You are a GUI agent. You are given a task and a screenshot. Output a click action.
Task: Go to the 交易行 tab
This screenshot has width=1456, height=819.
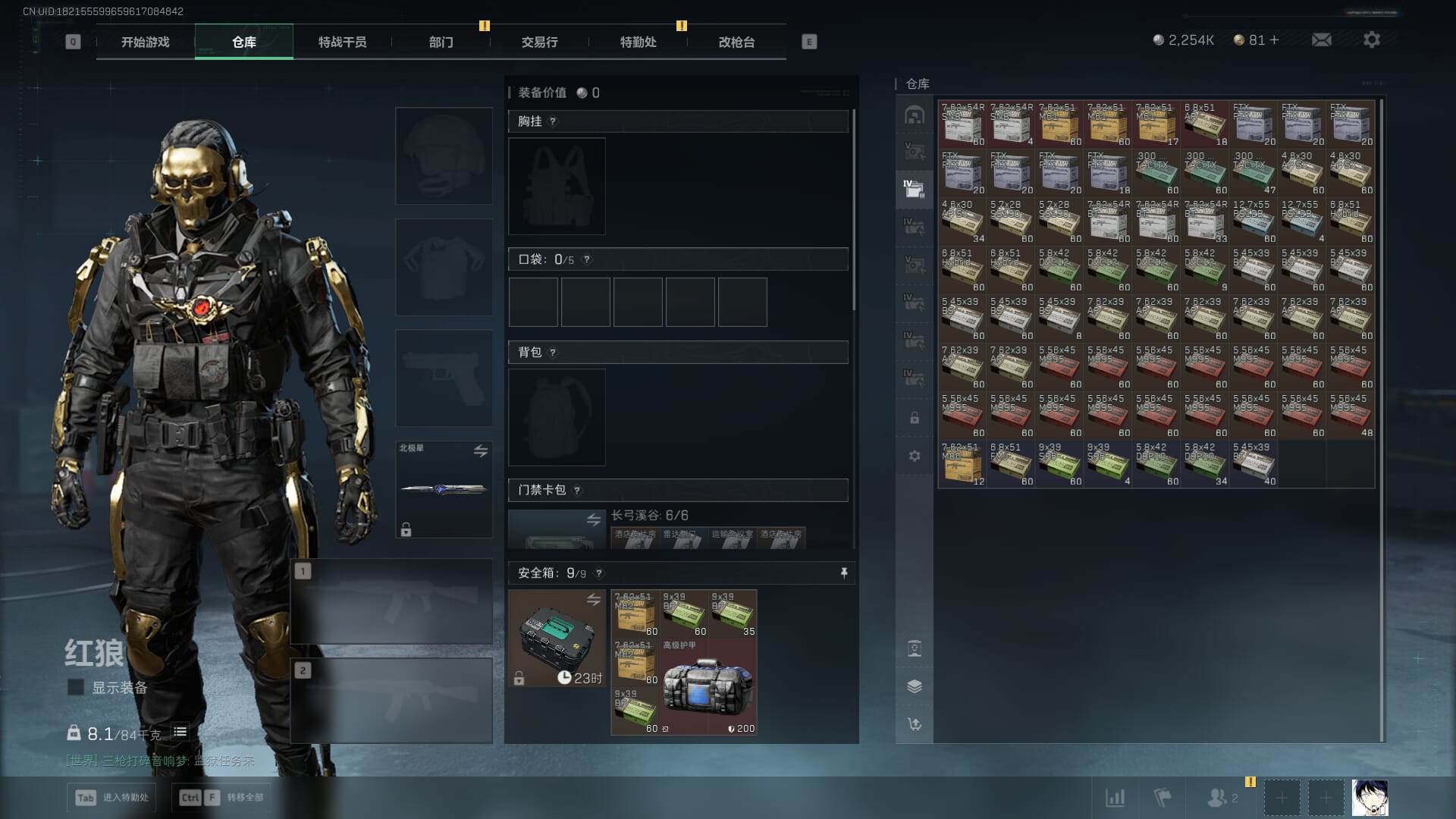[x=539, y=42]
